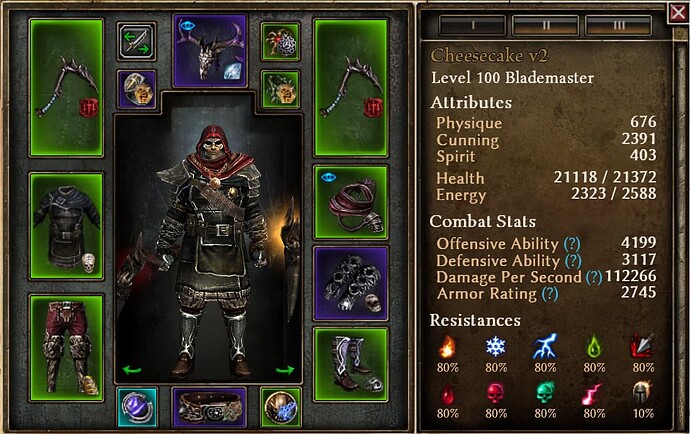The width and height of the screenshot is (690, 434).
Task: Click the Damage Per Second help icon
Action: tap(594, 277)
